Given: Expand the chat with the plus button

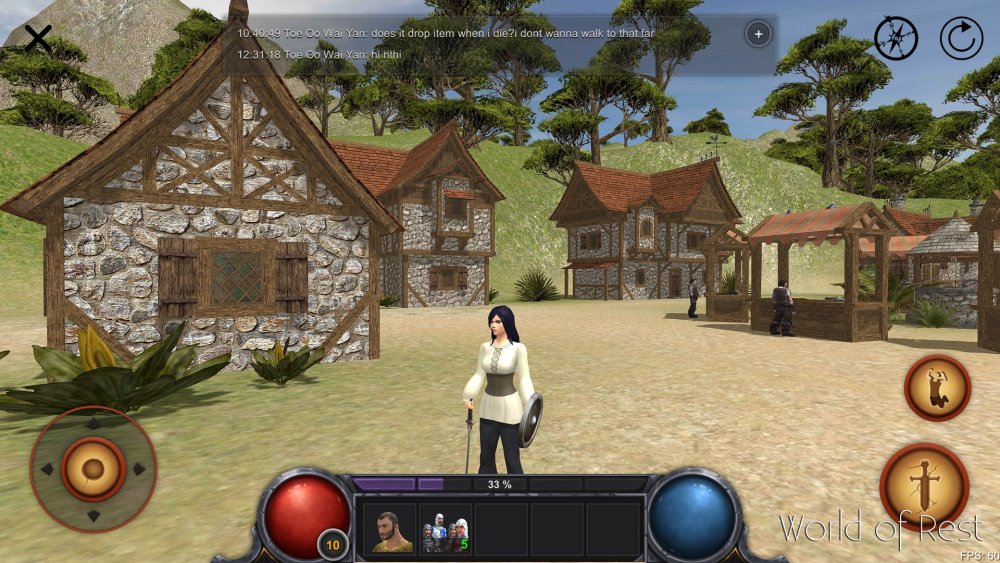Looking at the screenshot, I should pyautogui.click(x=758, y=34).
